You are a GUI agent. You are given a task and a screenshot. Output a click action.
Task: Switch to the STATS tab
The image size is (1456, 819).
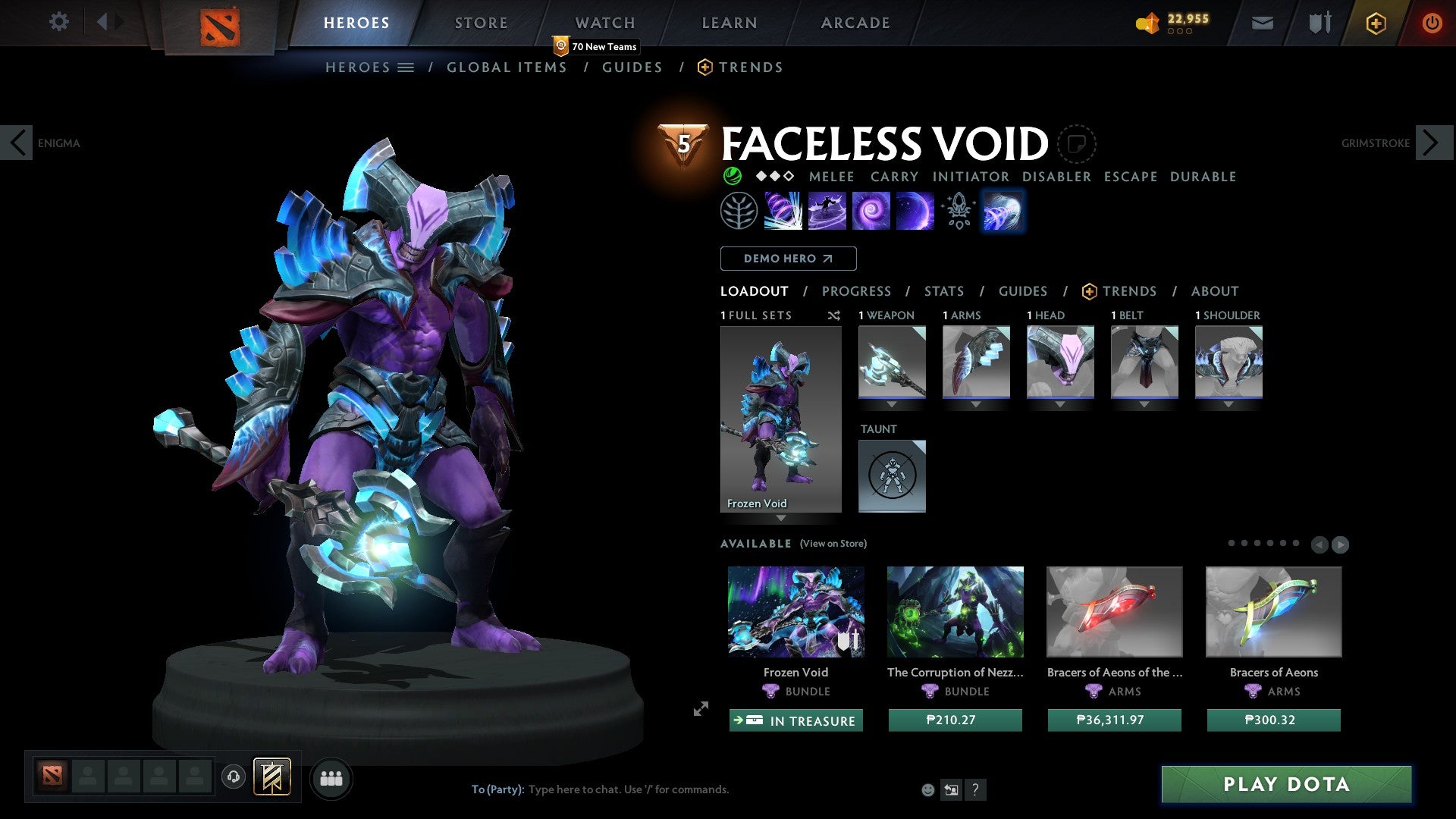point(944,290)
